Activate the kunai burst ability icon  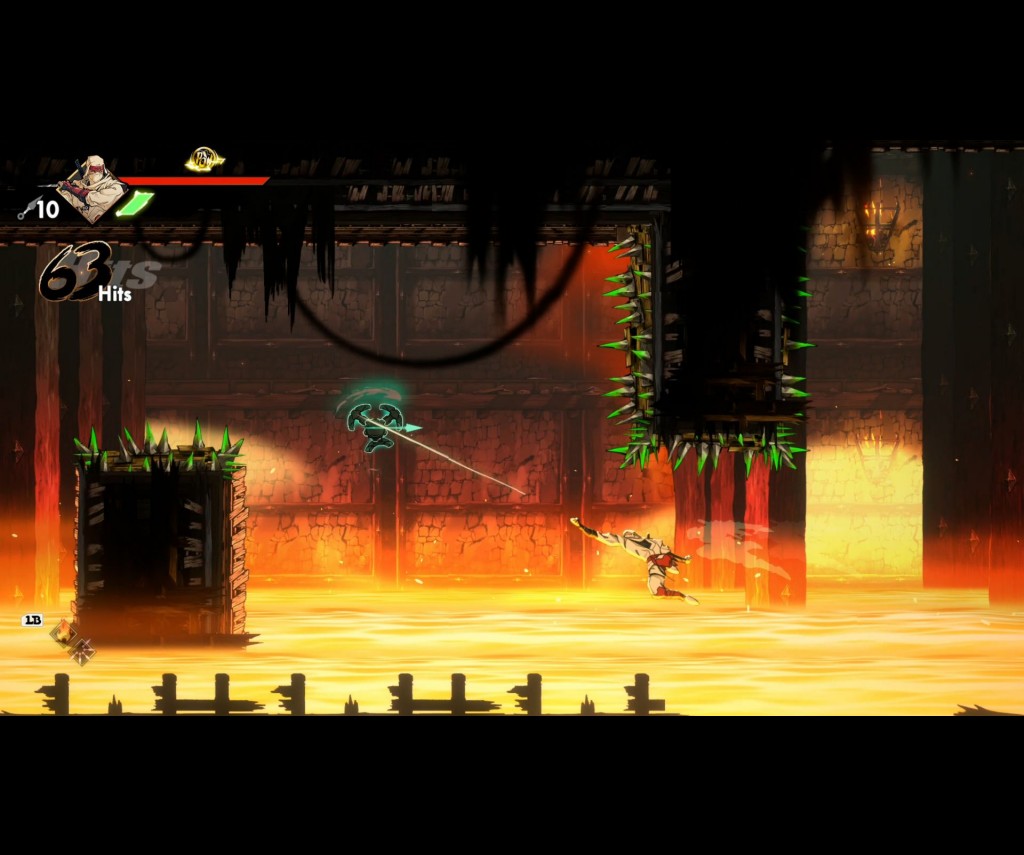point(82,652)
